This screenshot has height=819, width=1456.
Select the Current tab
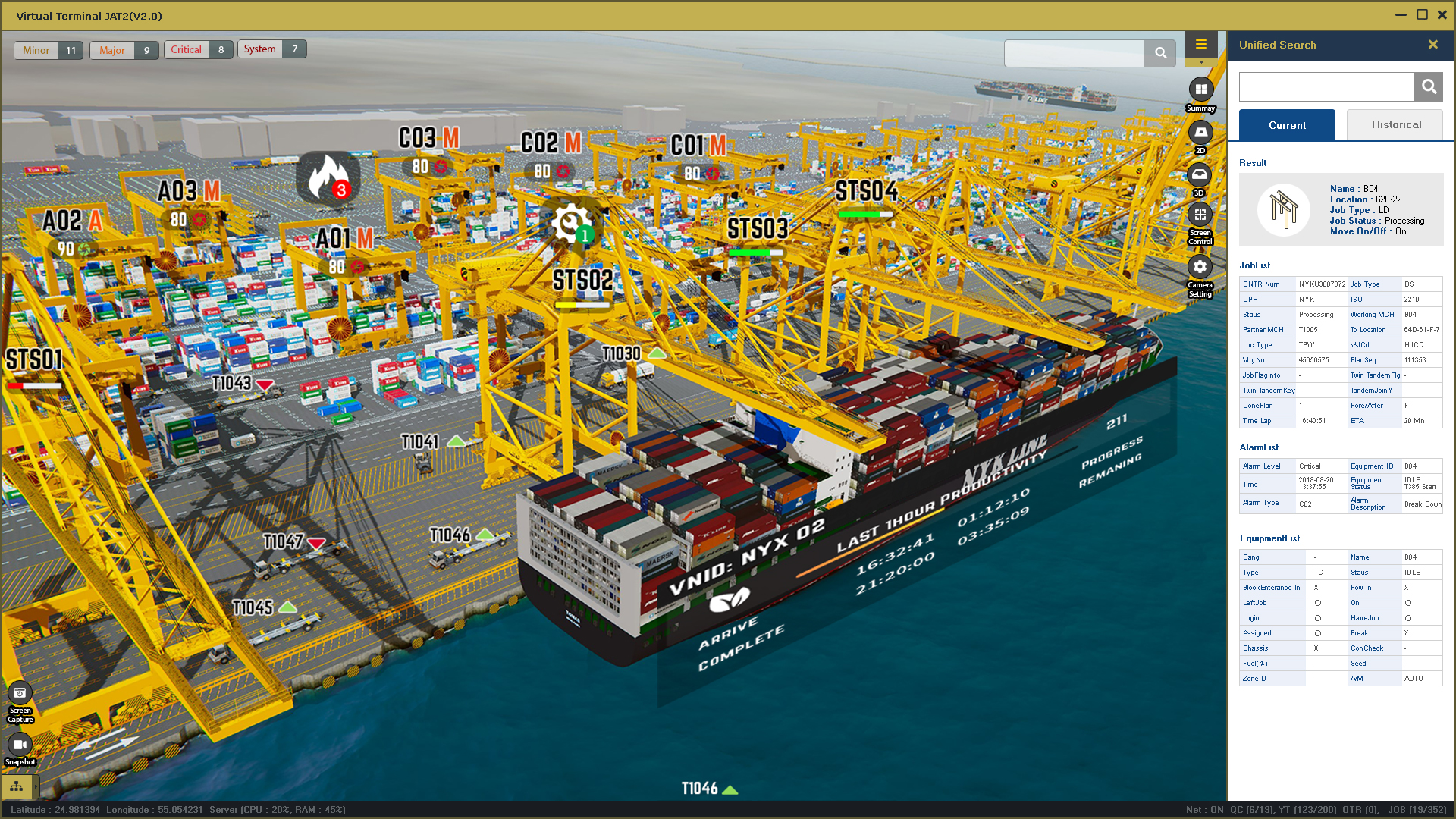tap(1287, 125)
